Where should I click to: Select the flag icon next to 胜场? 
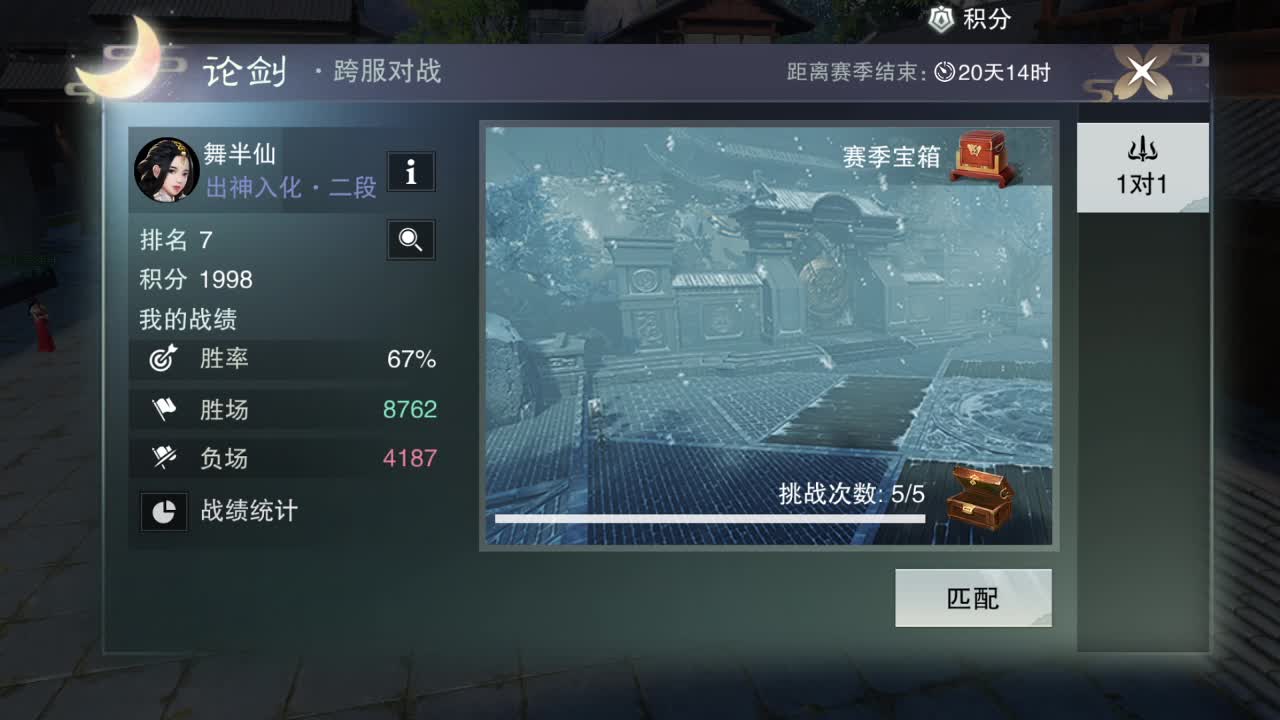[x=166, y=408]
